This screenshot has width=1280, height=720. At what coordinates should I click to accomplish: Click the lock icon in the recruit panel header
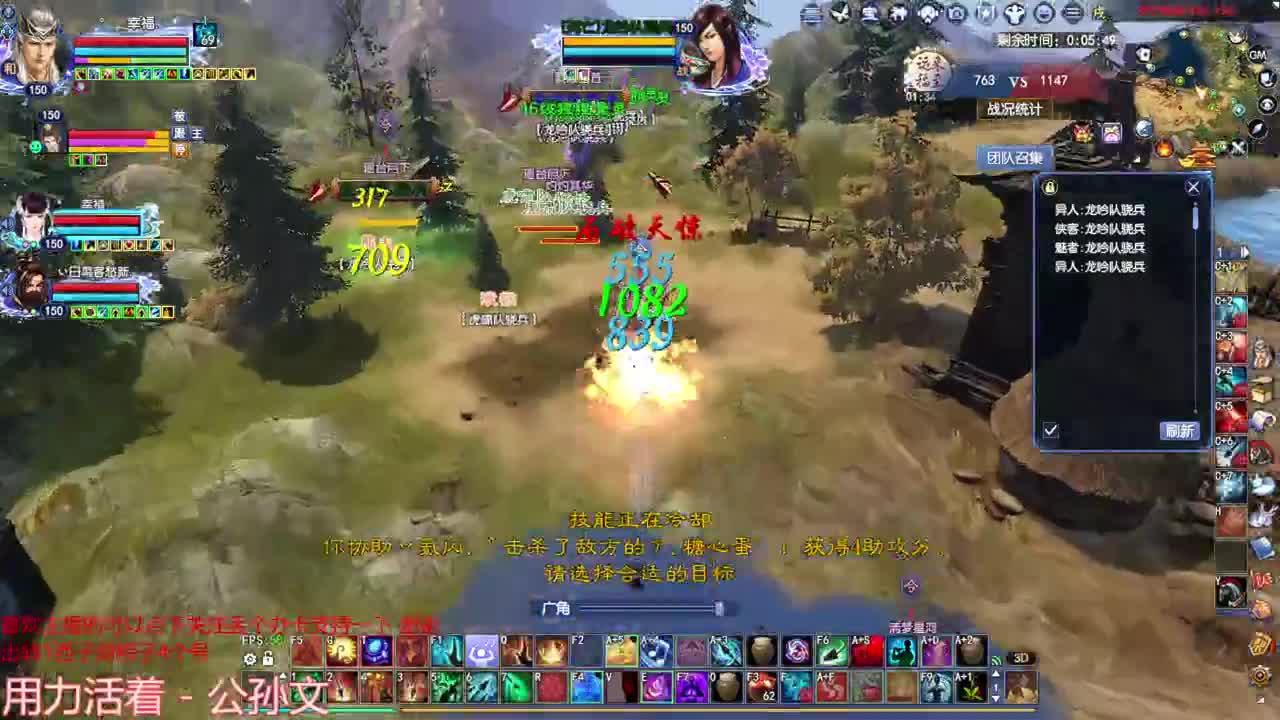pyautogui.click(x=1048, y=187)
